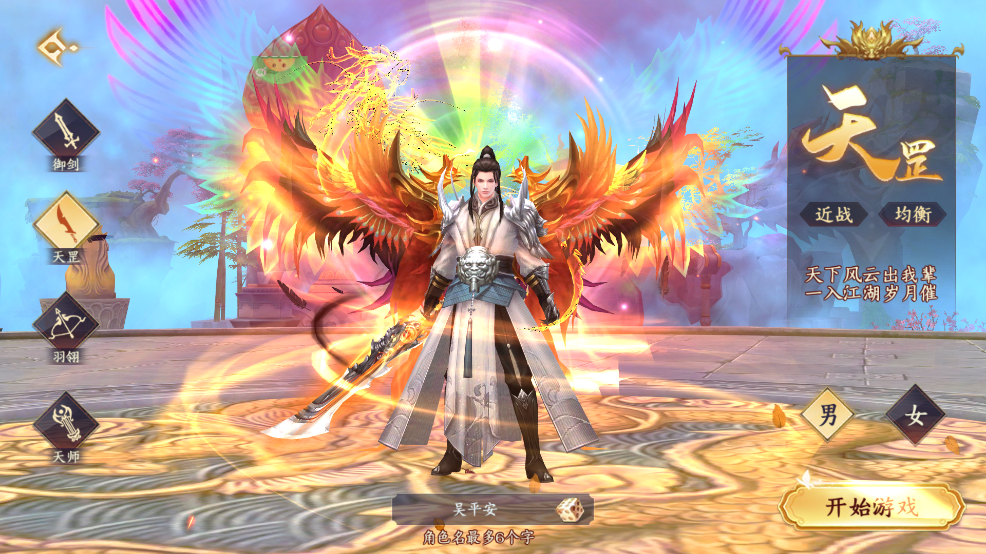Go back using the top-left arrow
The image size is (986, 554).
pyautogui.click(x=55, y=47)
